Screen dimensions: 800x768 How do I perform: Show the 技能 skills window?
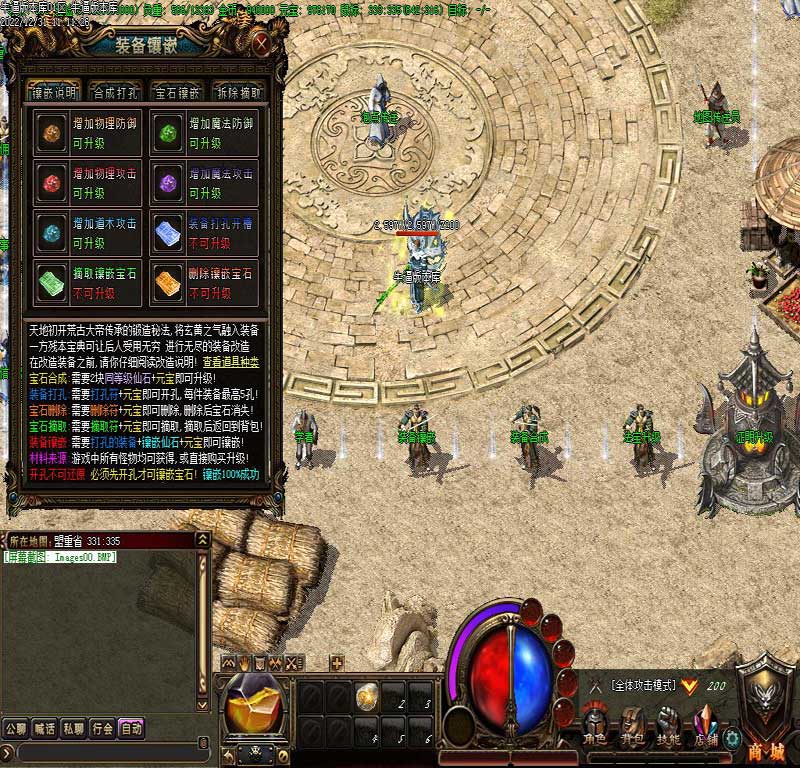(x=668, y=723)
